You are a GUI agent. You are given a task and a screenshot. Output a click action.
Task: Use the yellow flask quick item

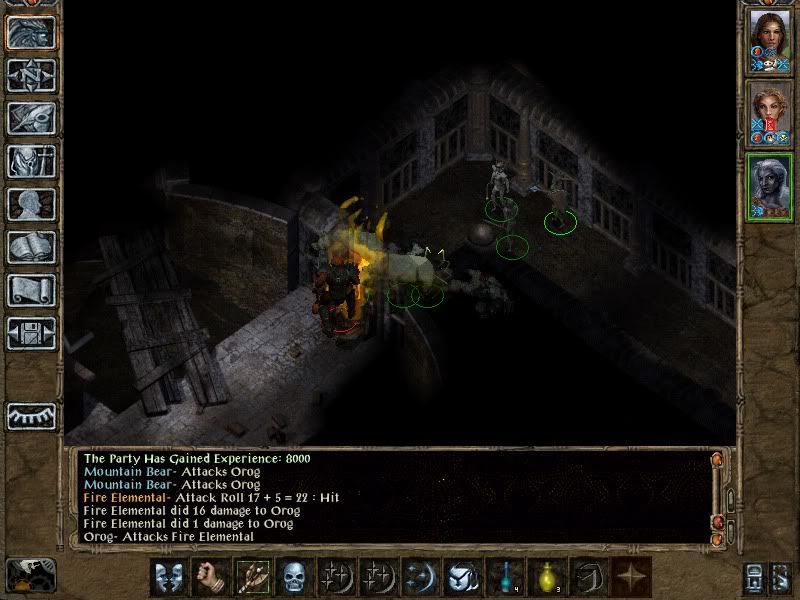coord(546,577)
